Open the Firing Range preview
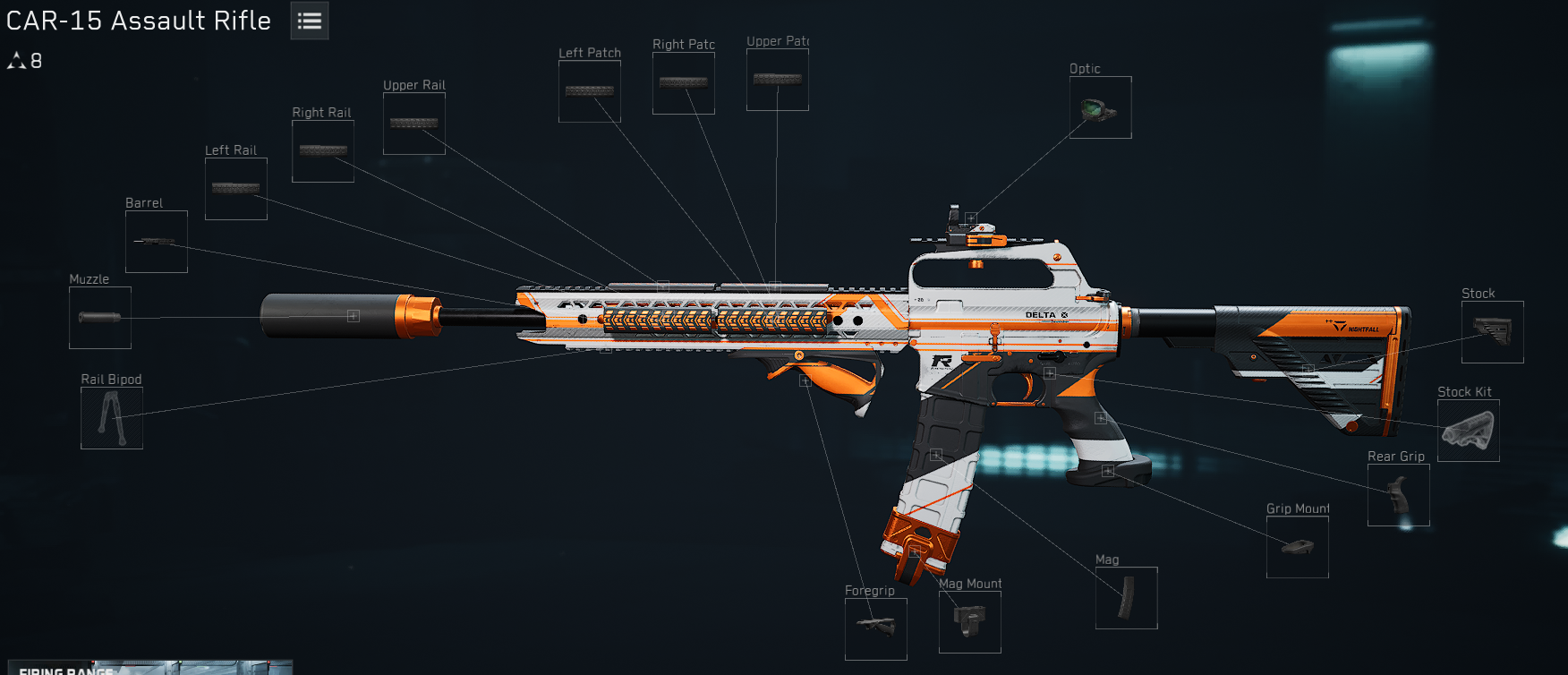The image size is (1568, 675). coord(146,669)
